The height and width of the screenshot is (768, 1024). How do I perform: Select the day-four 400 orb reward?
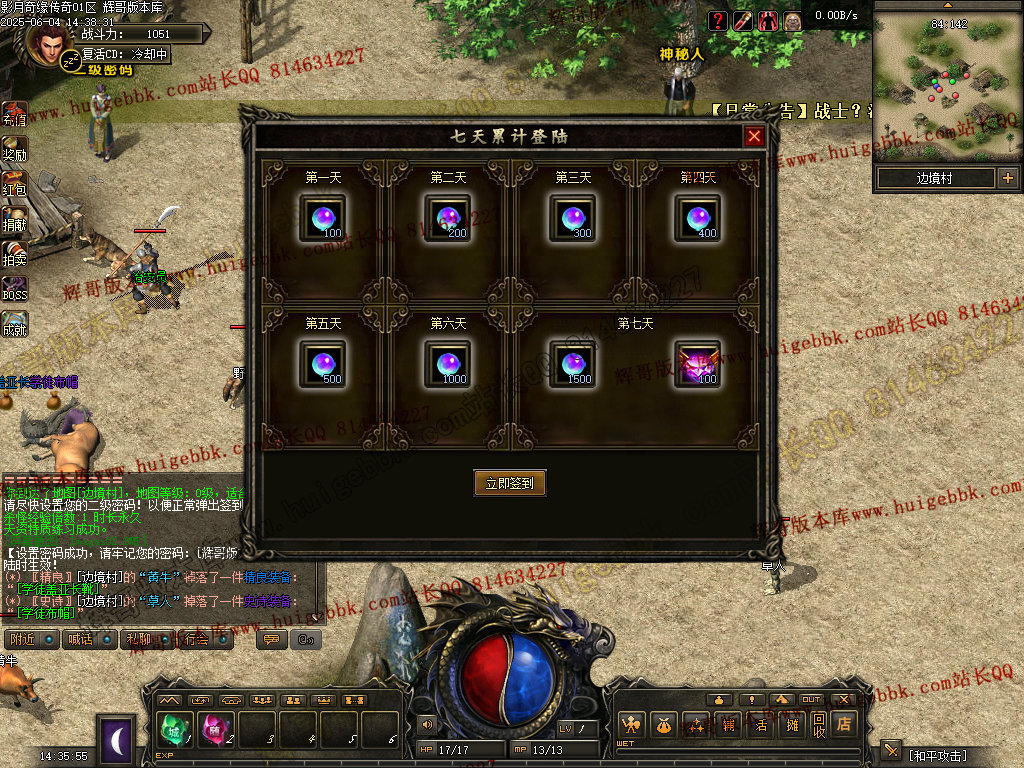(x=697, y=218)
